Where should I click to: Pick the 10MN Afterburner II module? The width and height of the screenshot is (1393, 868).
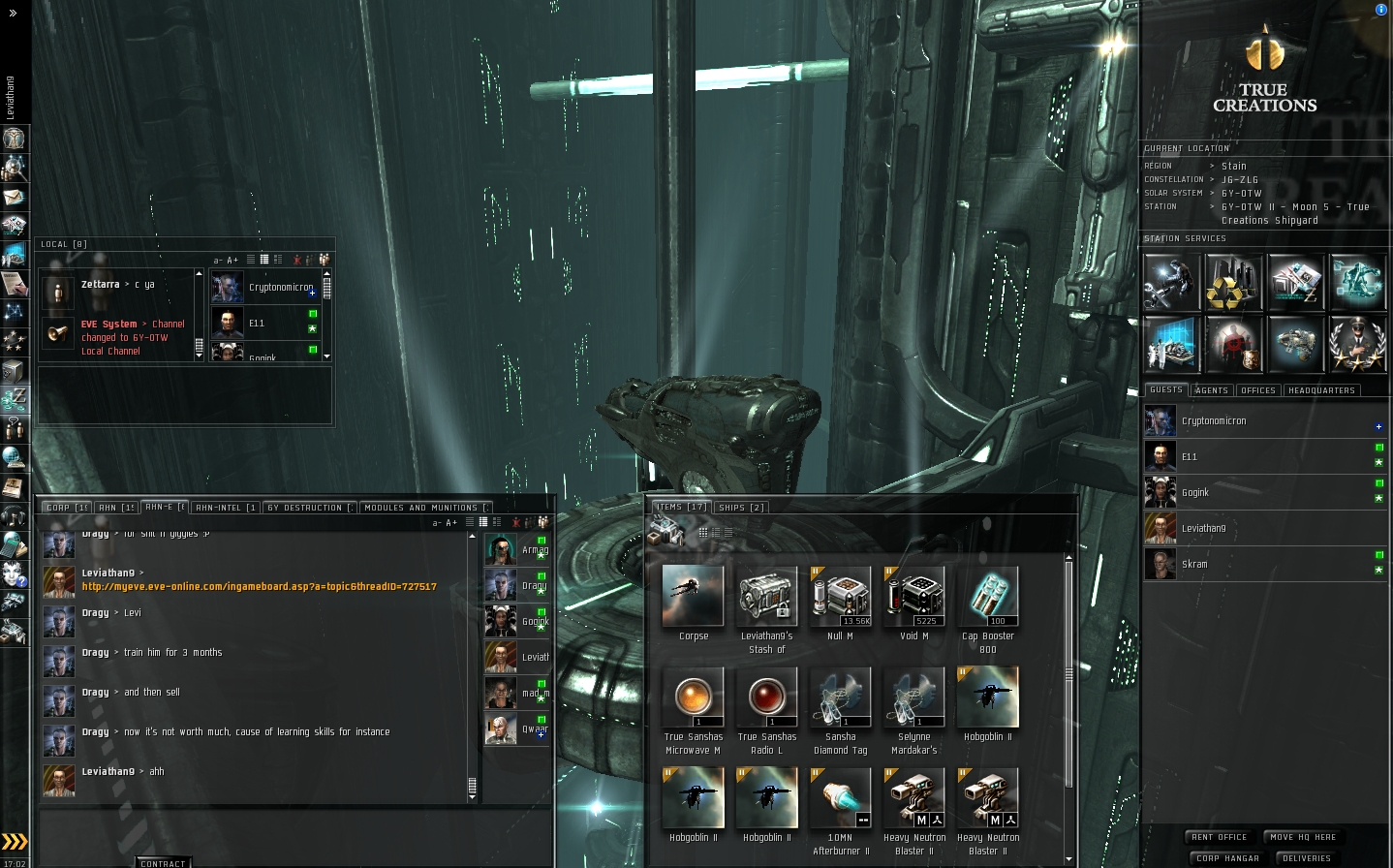840,799
